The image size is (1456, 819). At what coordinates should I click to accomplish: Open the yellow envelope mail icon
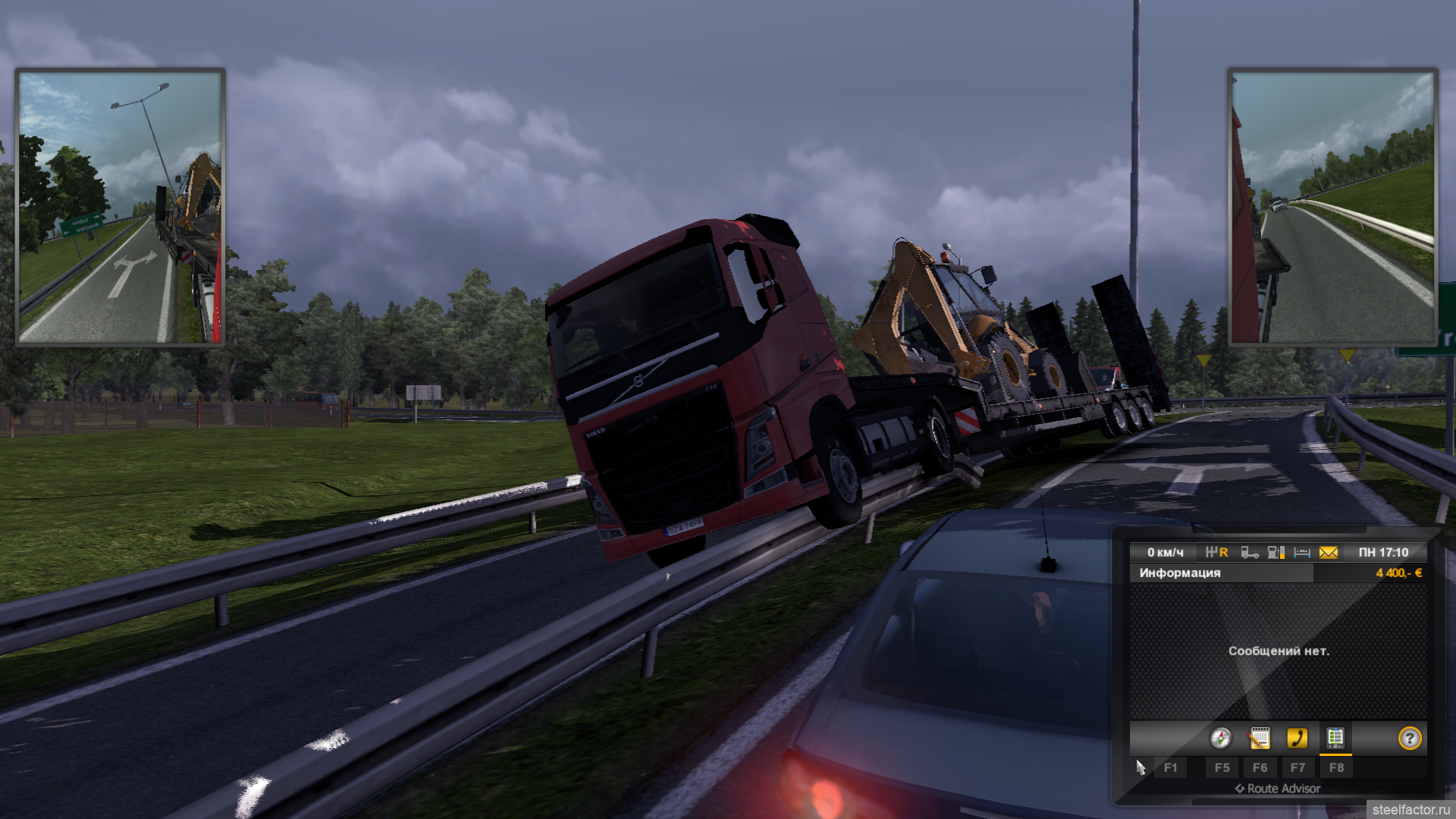pyautogui.click(x=1329, y=553)
